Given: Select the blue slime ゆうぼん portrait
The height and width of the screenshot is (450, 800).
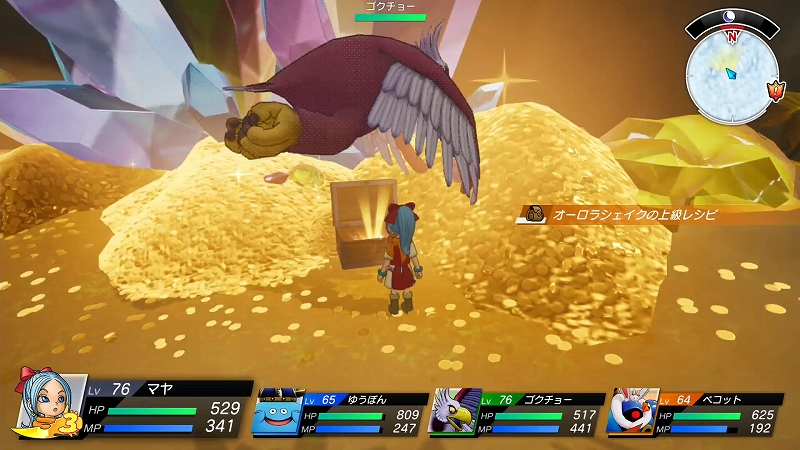Looking at the screenshot, I should pos(277,413).
